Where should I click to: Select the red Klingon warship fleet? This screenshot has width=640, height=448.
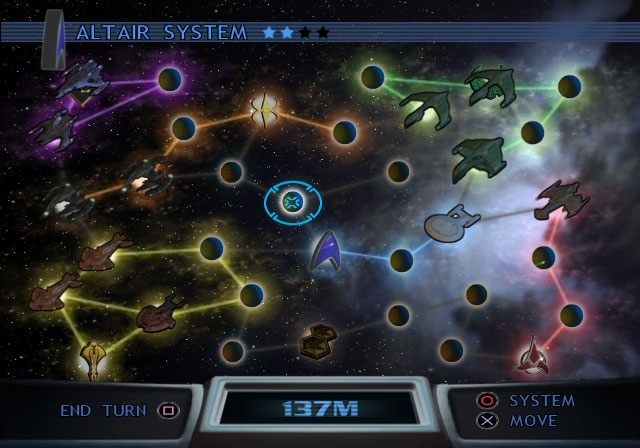tap(561, 198)
